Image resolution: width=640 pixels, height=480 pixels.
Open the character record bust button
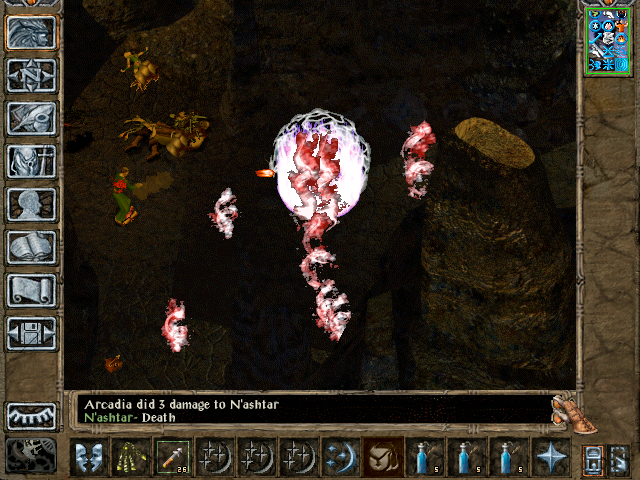pyautogui.click(x=31, y=204)
